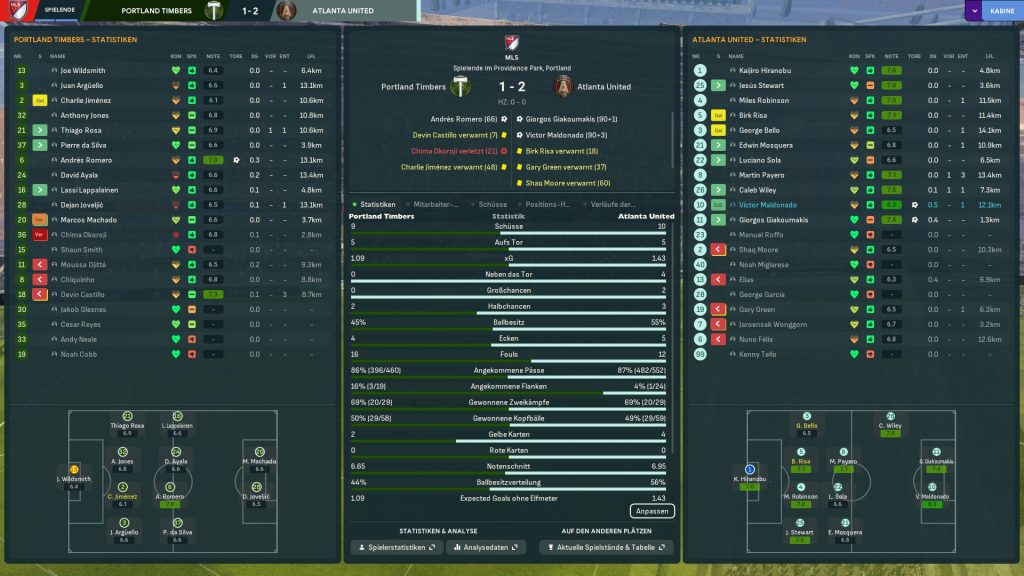This screenshot has height=576, width=1024.
Task: Expand the dropdown arrow beside Kabine
Action: click(x=973, y=11)
